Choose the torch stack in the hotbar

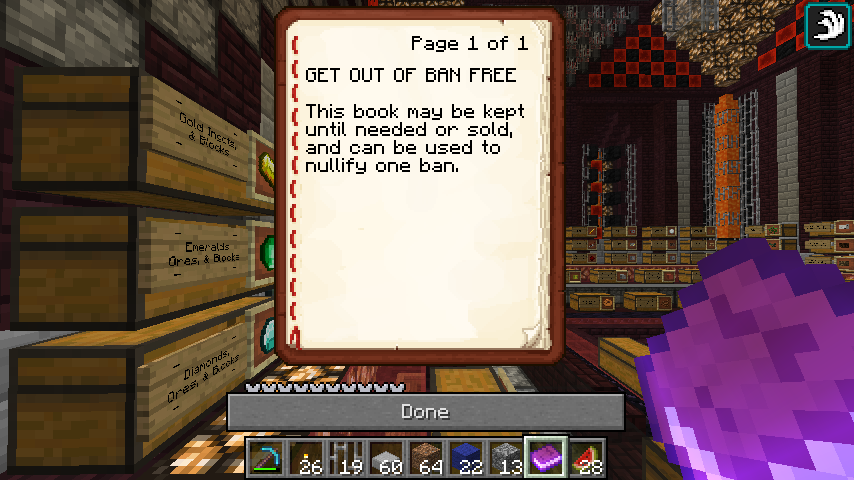click(307, 458)
